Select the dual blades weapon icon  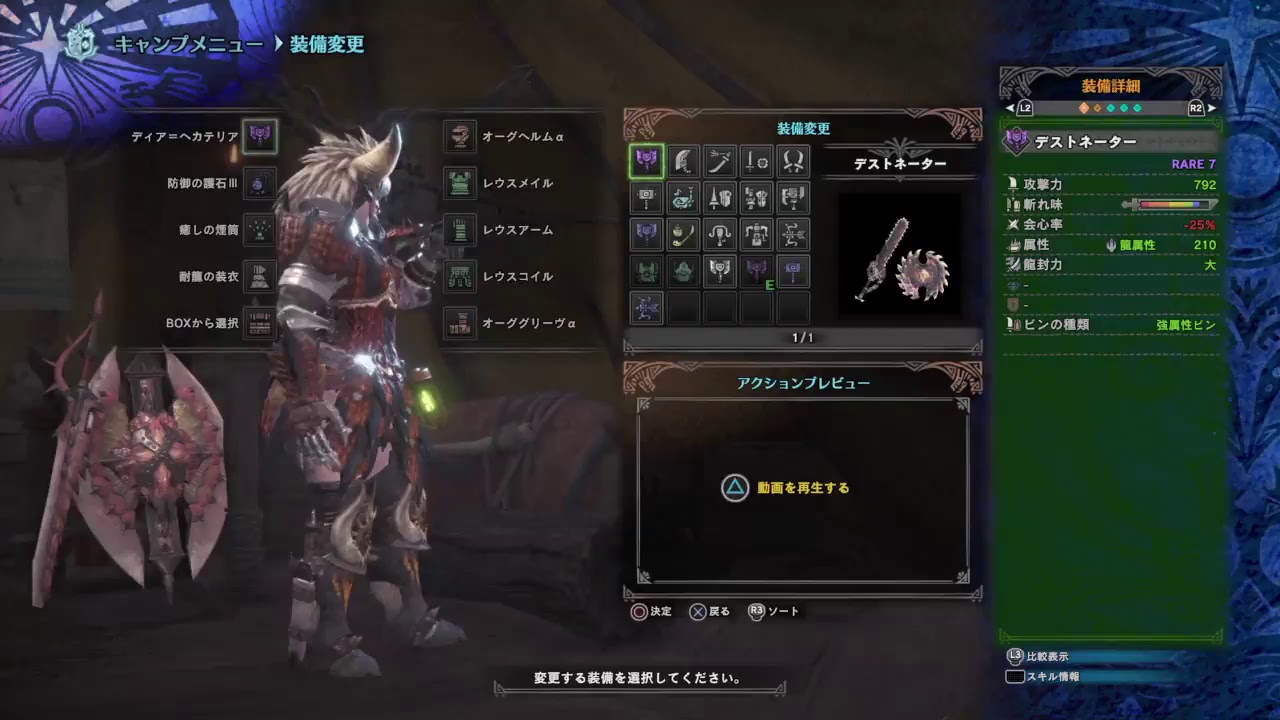(x=791, y=162)
